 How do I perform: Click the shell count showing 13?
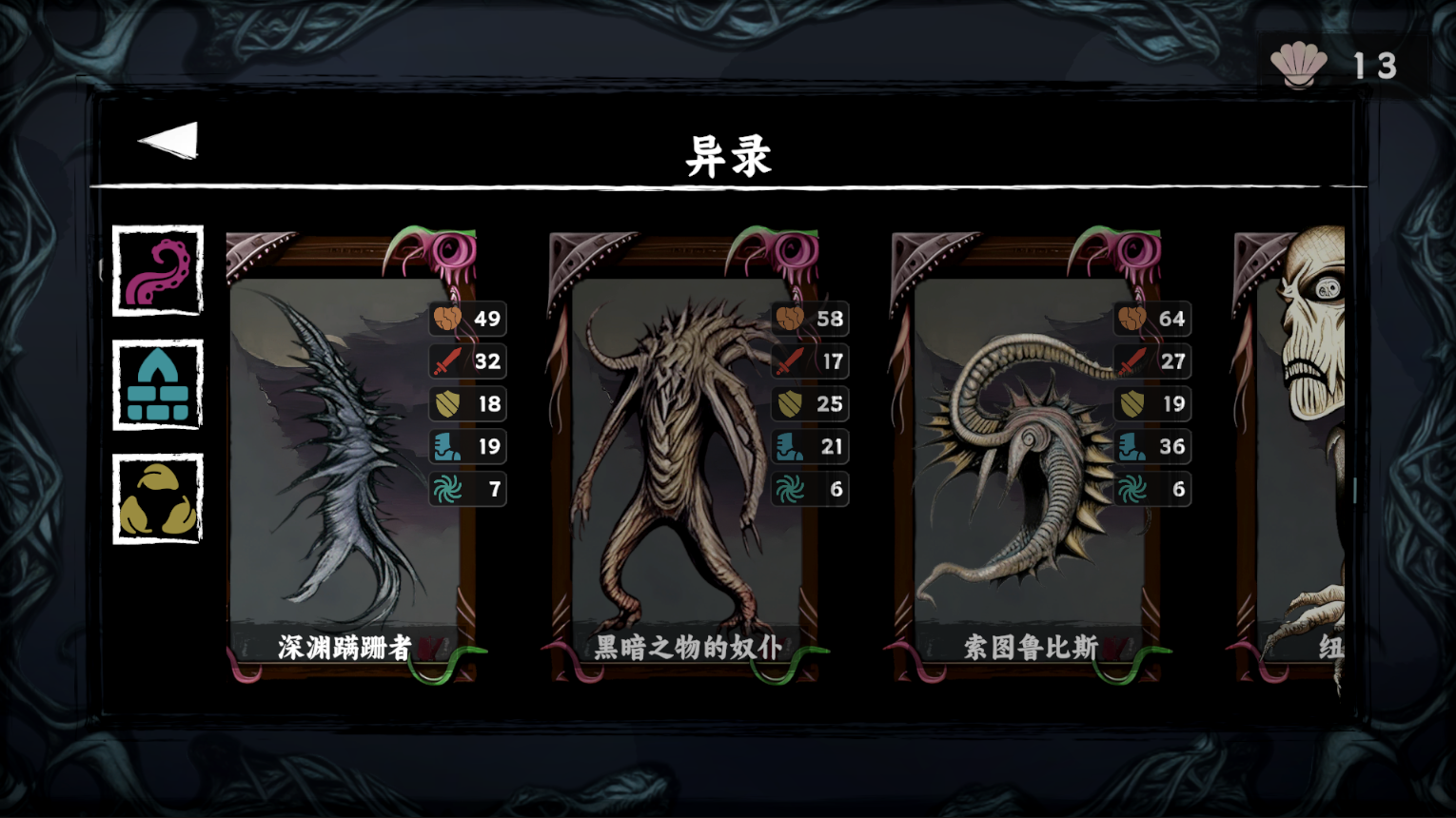point(1375,65)
